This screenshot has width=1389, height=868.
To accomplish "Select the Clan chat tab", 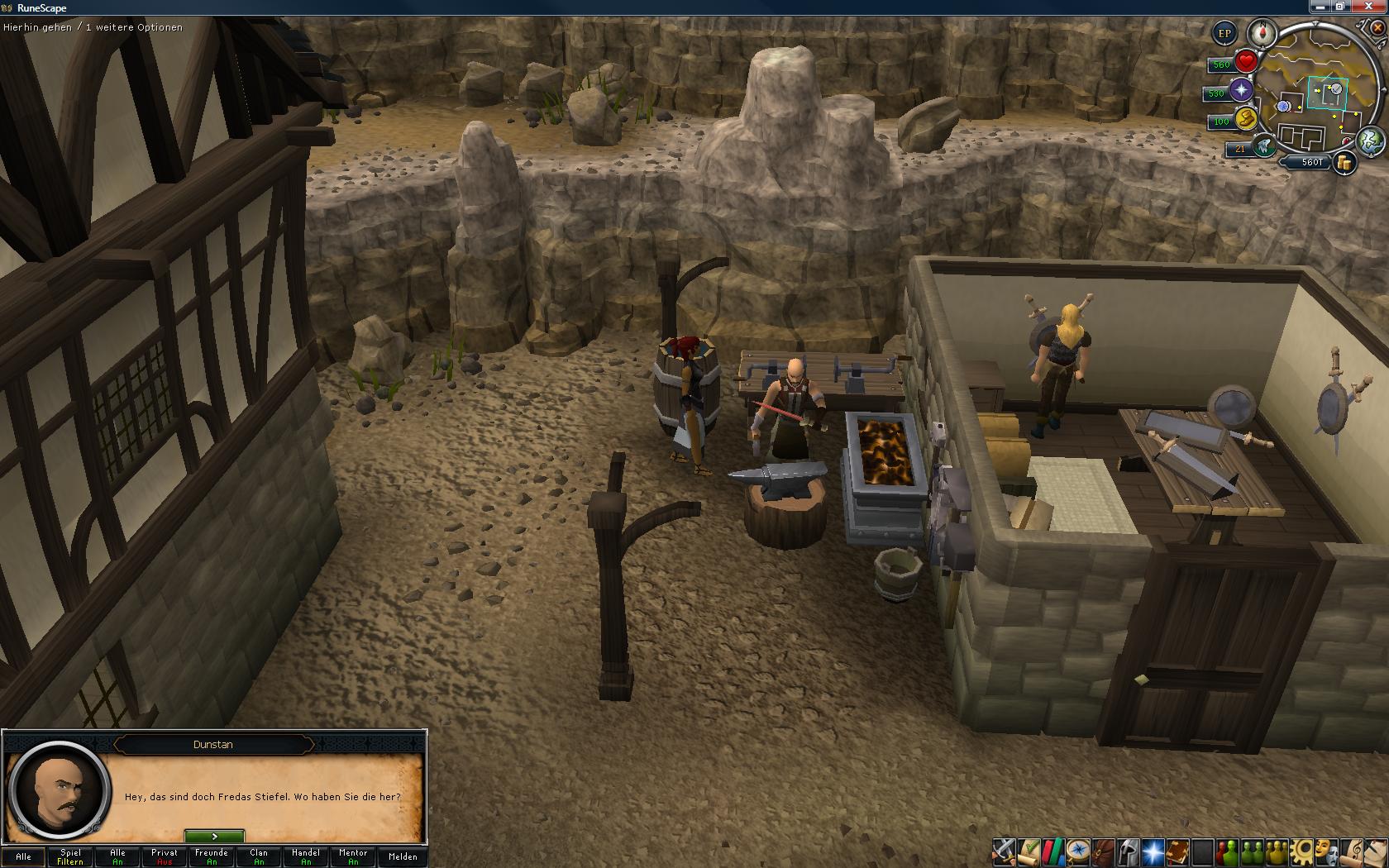I will pyautogui.click(x=259, y=856).
